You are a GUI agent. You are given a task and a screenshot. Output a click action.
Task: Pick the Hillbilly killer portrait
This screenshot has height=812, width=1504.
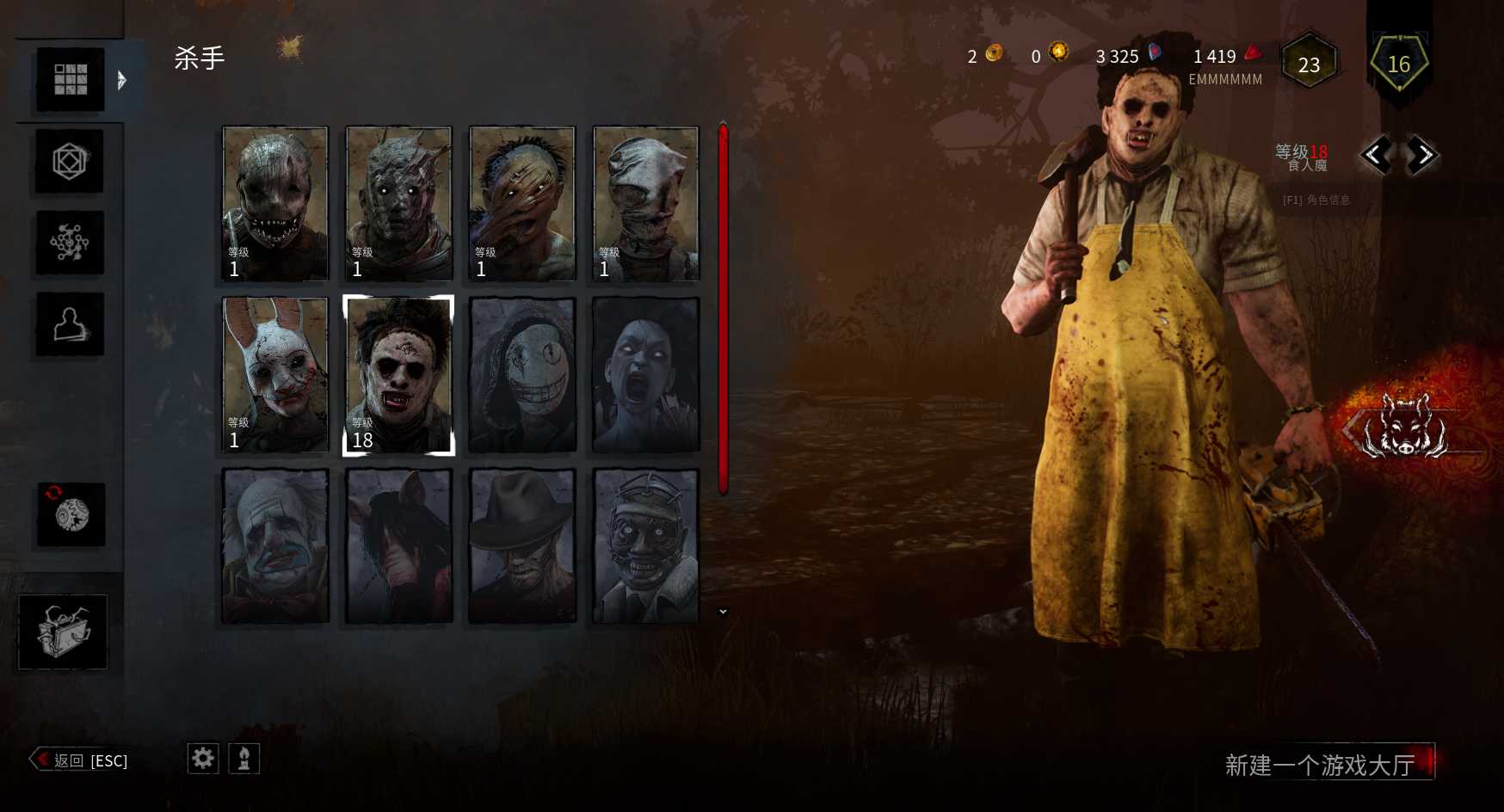point(522,203)
